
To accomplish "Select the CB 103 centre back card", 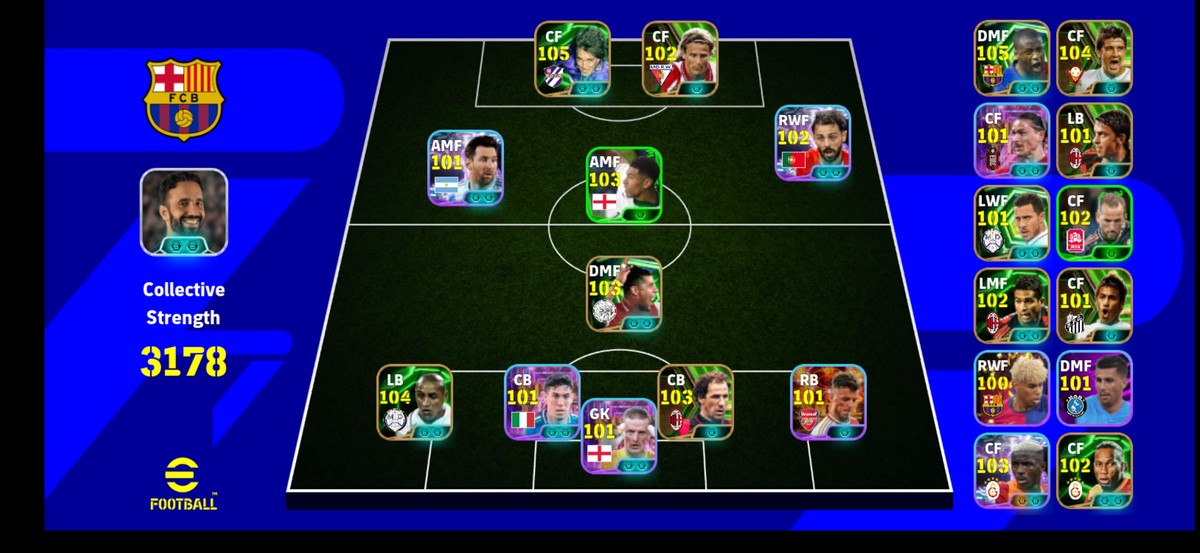I will point(695,401).
